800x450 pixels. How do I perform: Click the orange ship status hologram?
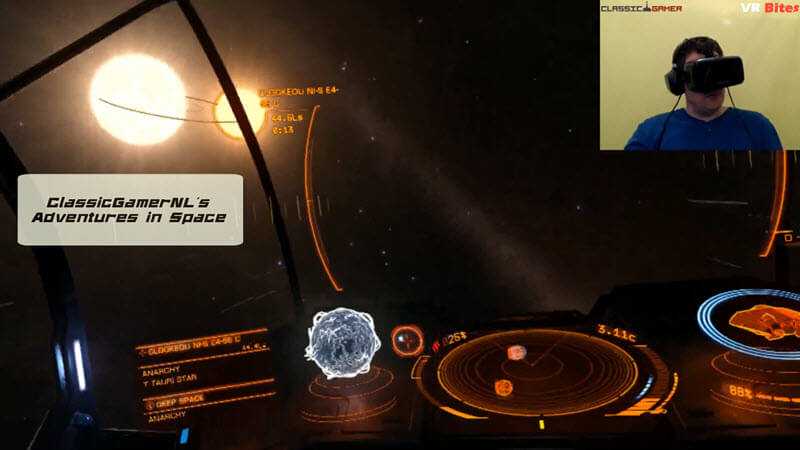point(760,324)
